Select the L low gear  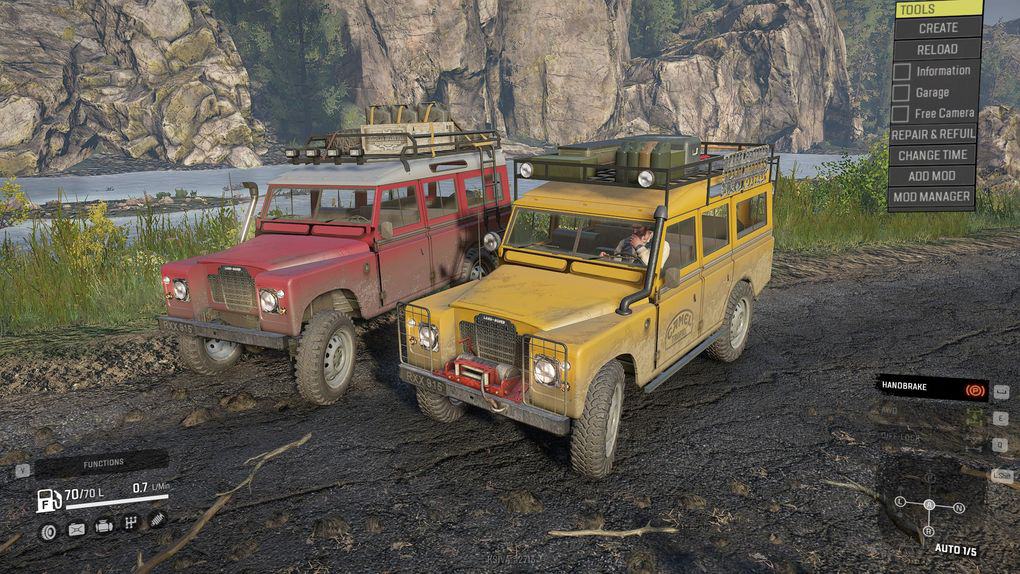click(900, 501)
